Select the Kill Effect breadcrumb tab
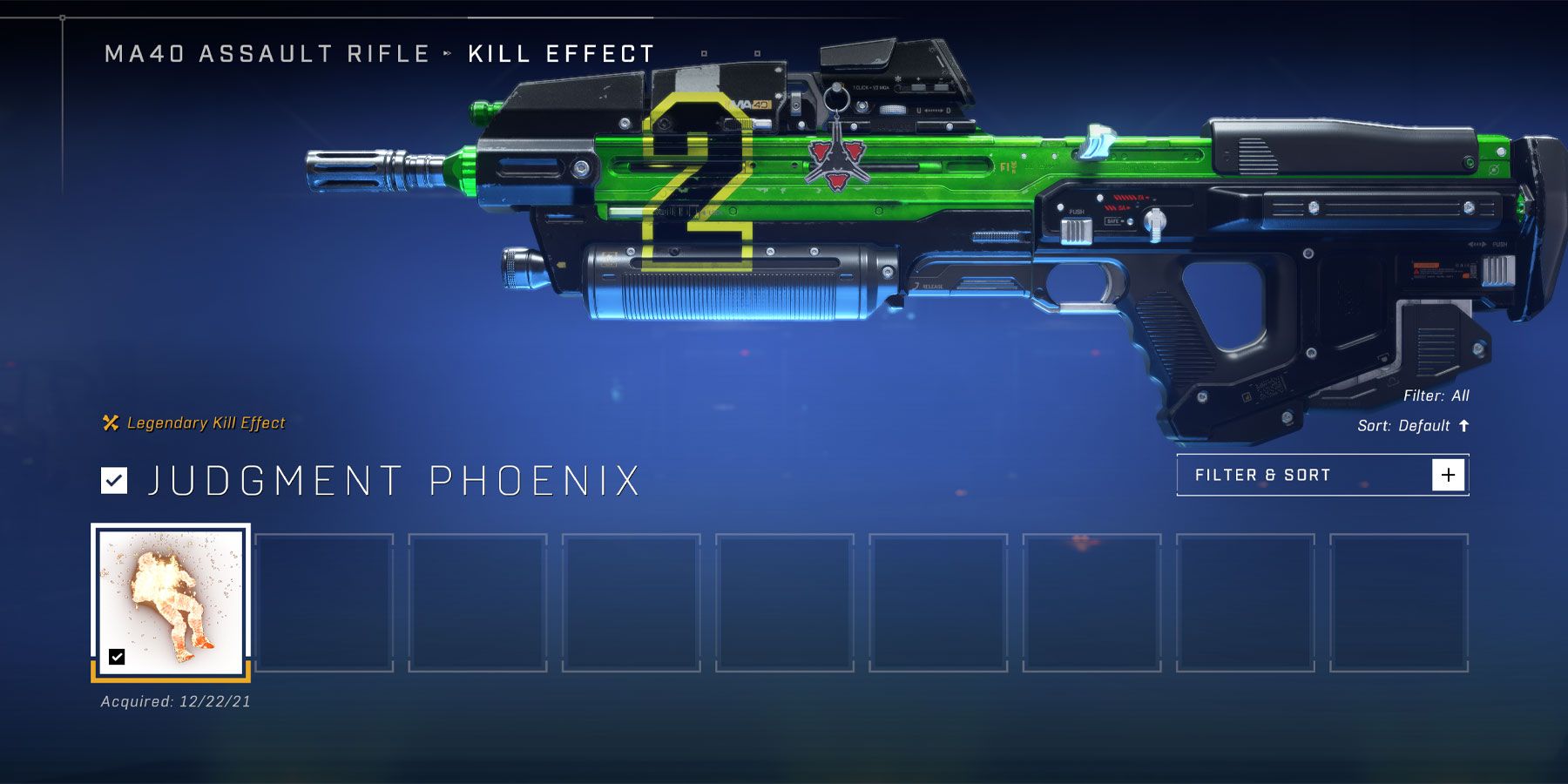Image resolution: width=1568 pixels, height=784 pixels. pyautogui.click(x=559, y=52)
